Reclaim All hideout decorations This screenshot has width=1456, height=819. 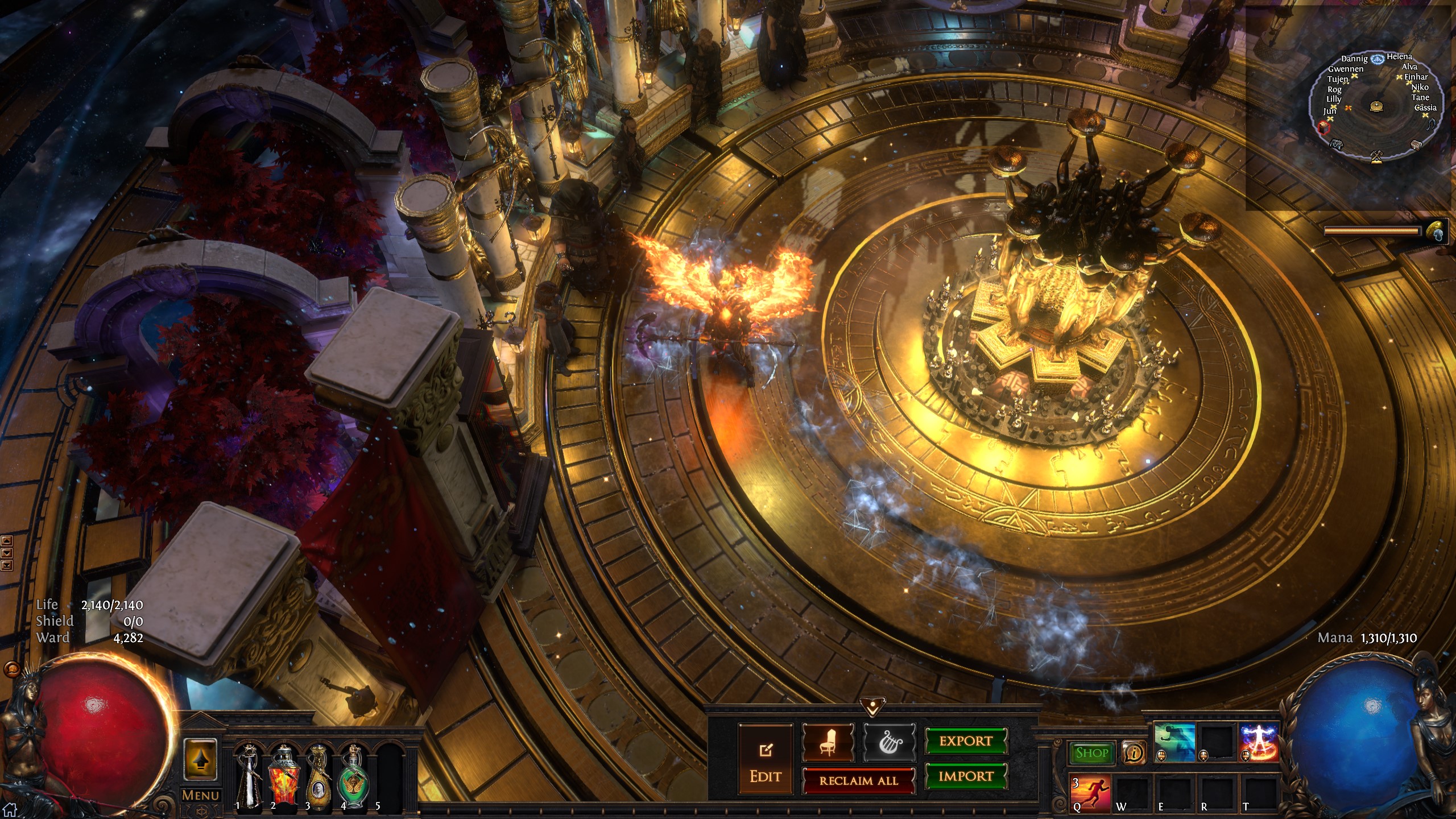(x=858, y=780)
